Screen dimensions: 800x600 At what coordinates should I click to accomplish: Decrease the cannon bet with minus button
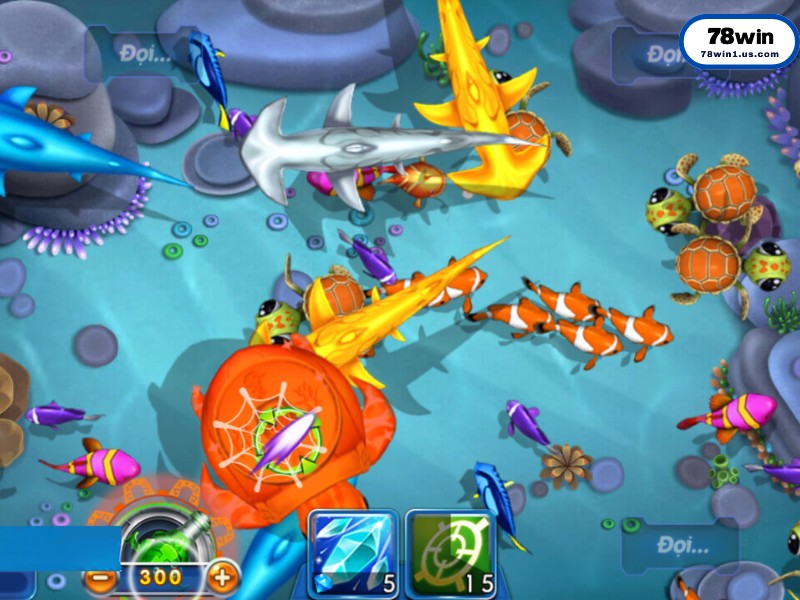pyautogui.click(x=98, y=577)
